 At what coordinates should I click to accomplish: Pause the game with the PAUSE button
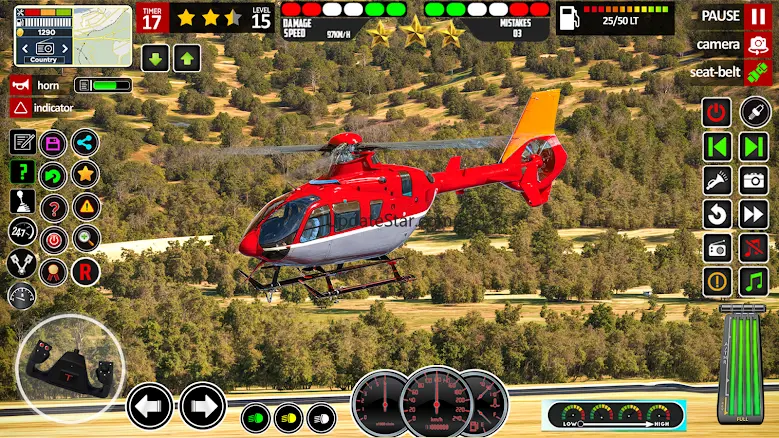(757, 16)
